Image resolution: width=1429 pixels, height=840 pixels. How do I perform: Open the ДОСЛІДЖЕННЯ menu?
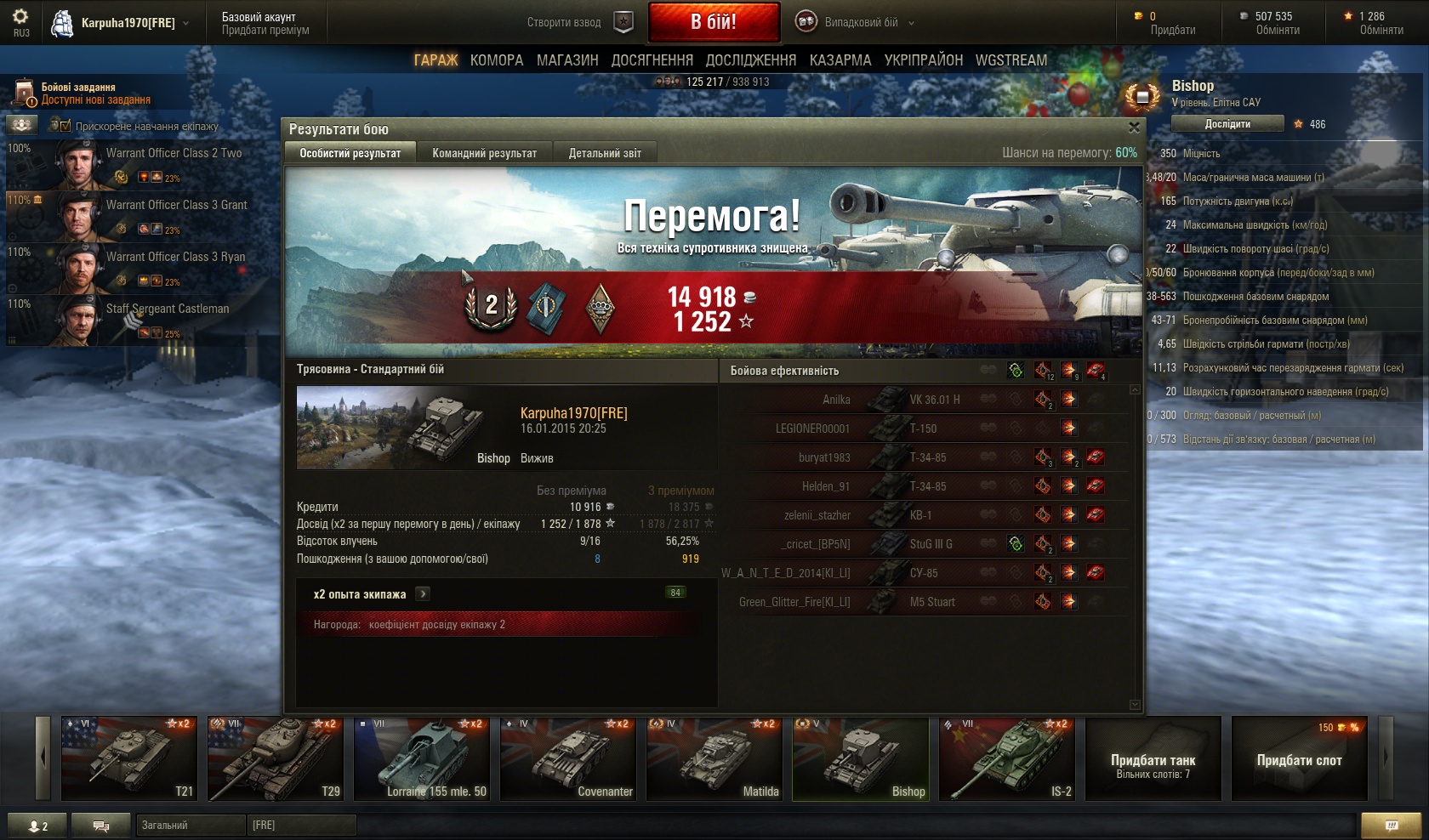[x=751, y=60]
